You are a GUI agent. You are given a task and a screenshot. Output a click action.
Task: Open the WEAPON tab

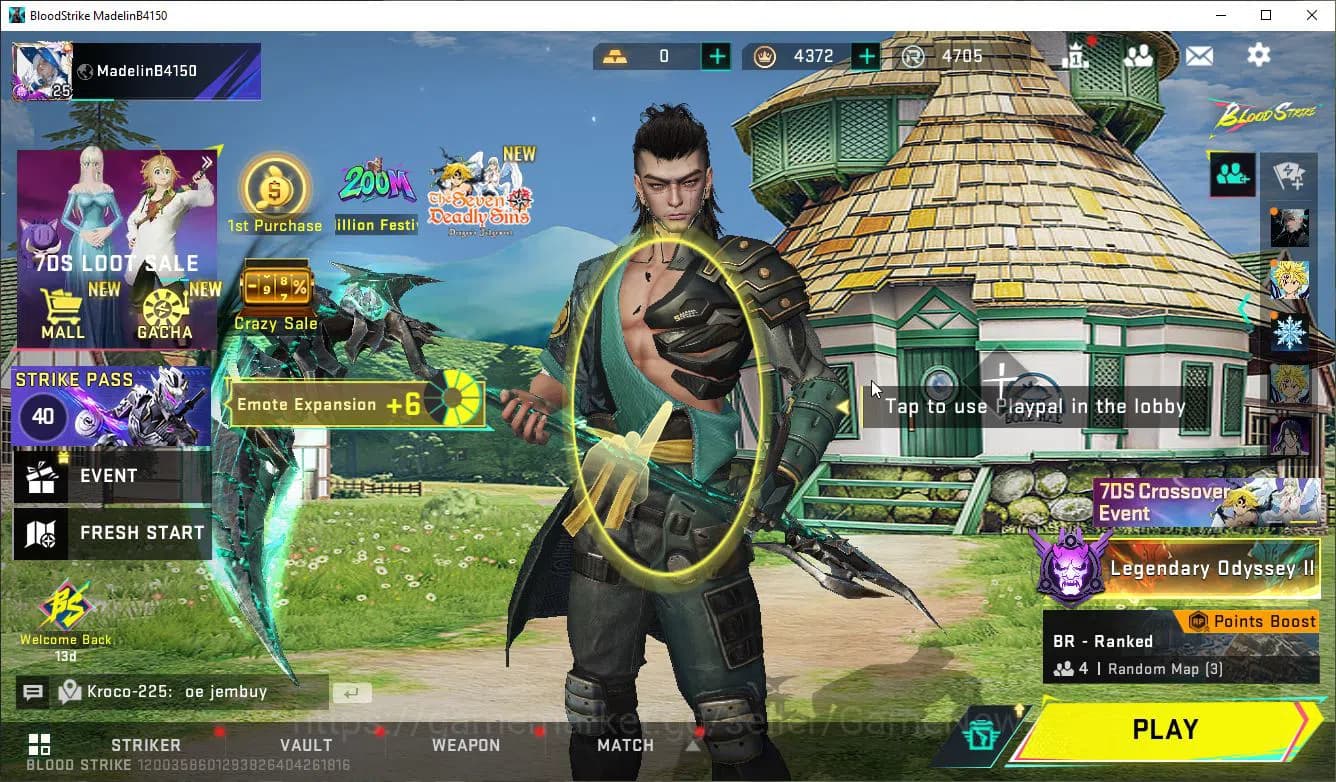pyautogui.click(x=466, y=745)
